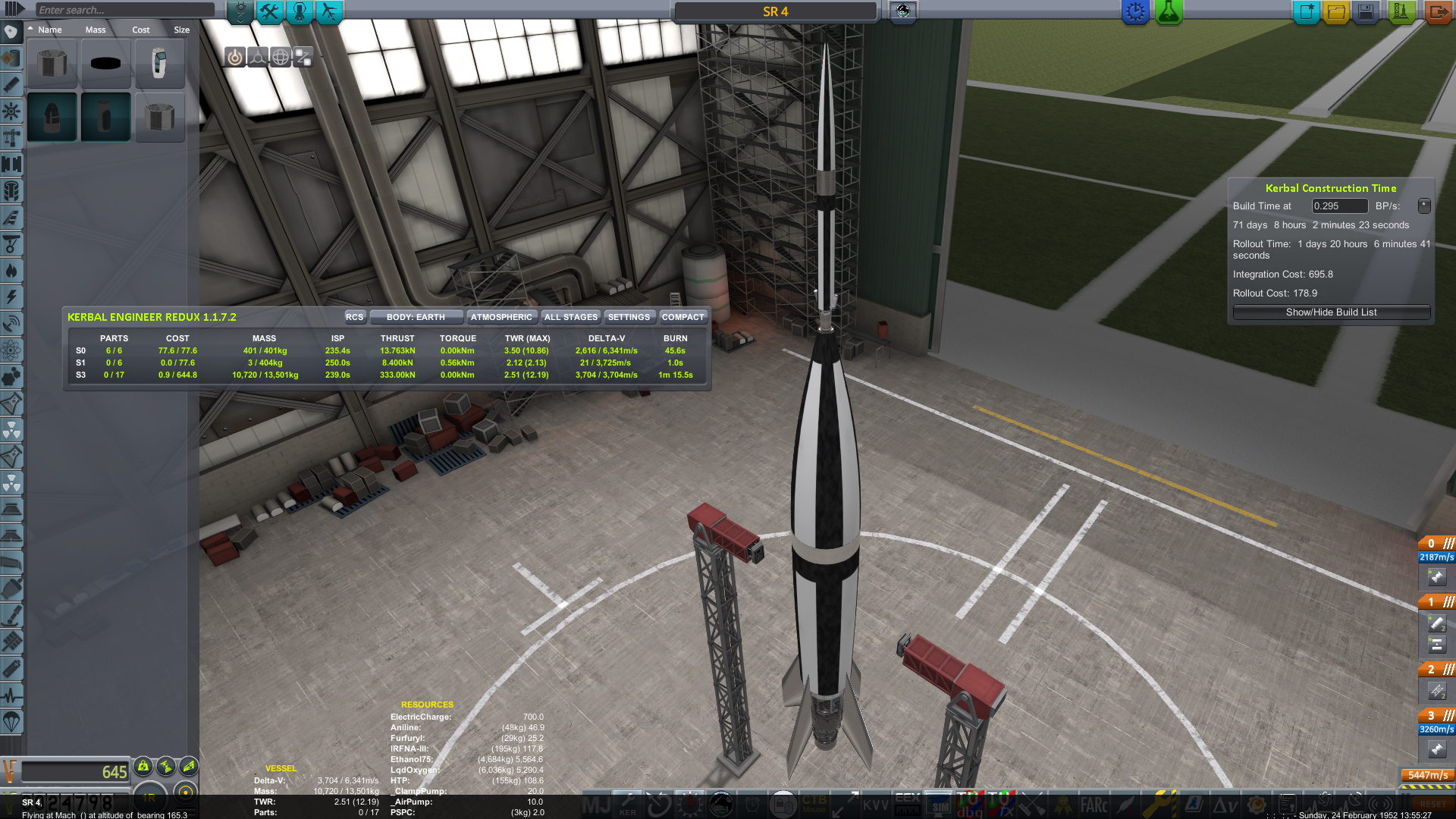The height and width of the screenshot is (819, 1456).
Task: Sort the parts list by Cost
Action: coord(141,30)
